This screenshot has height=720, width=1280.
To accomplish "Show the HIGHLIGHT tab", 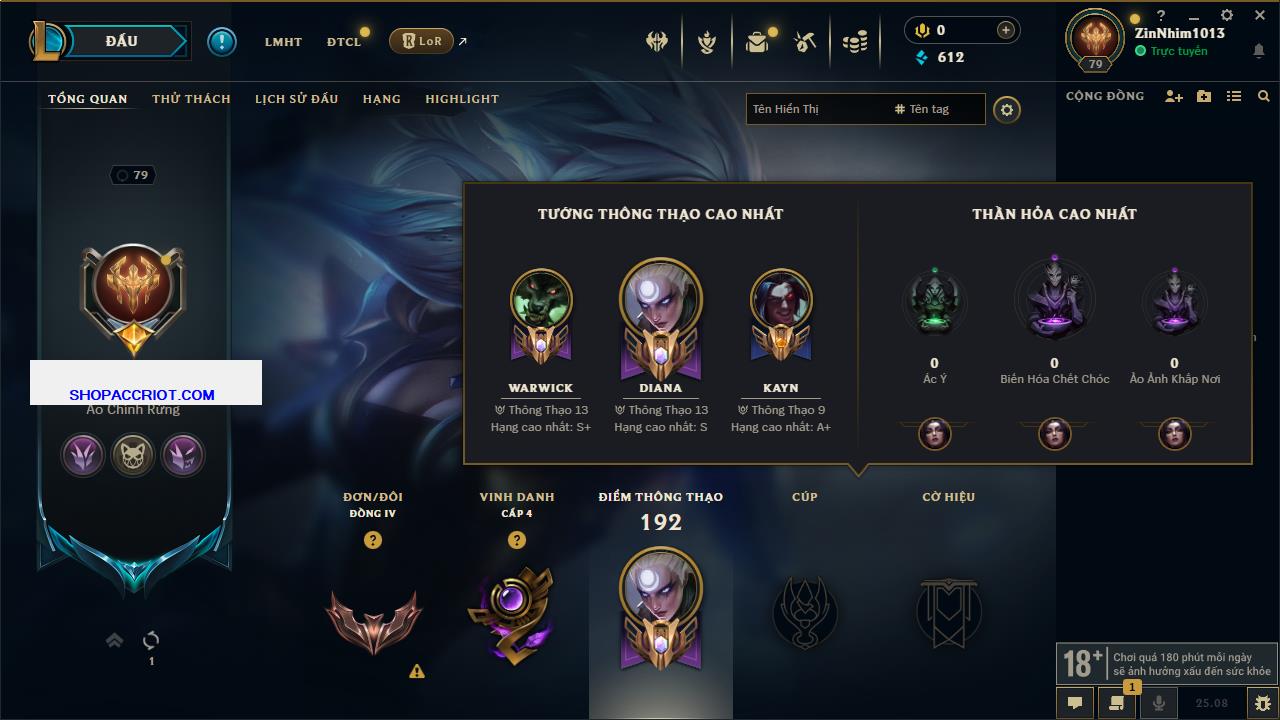I will (x=461, y=99).
